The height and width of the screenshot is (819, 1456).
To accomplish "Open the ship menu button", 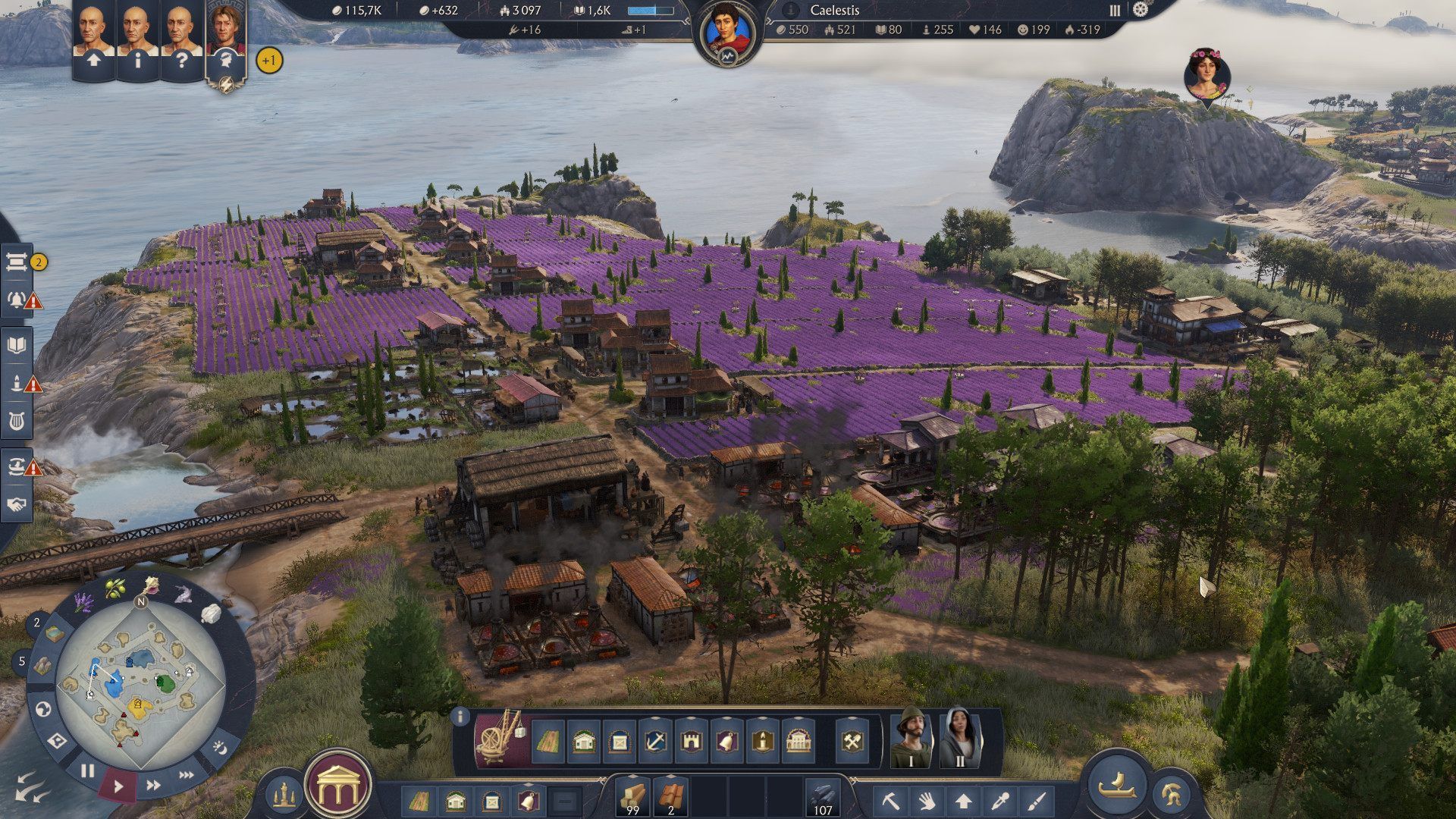I will (x=1117, y=783).
